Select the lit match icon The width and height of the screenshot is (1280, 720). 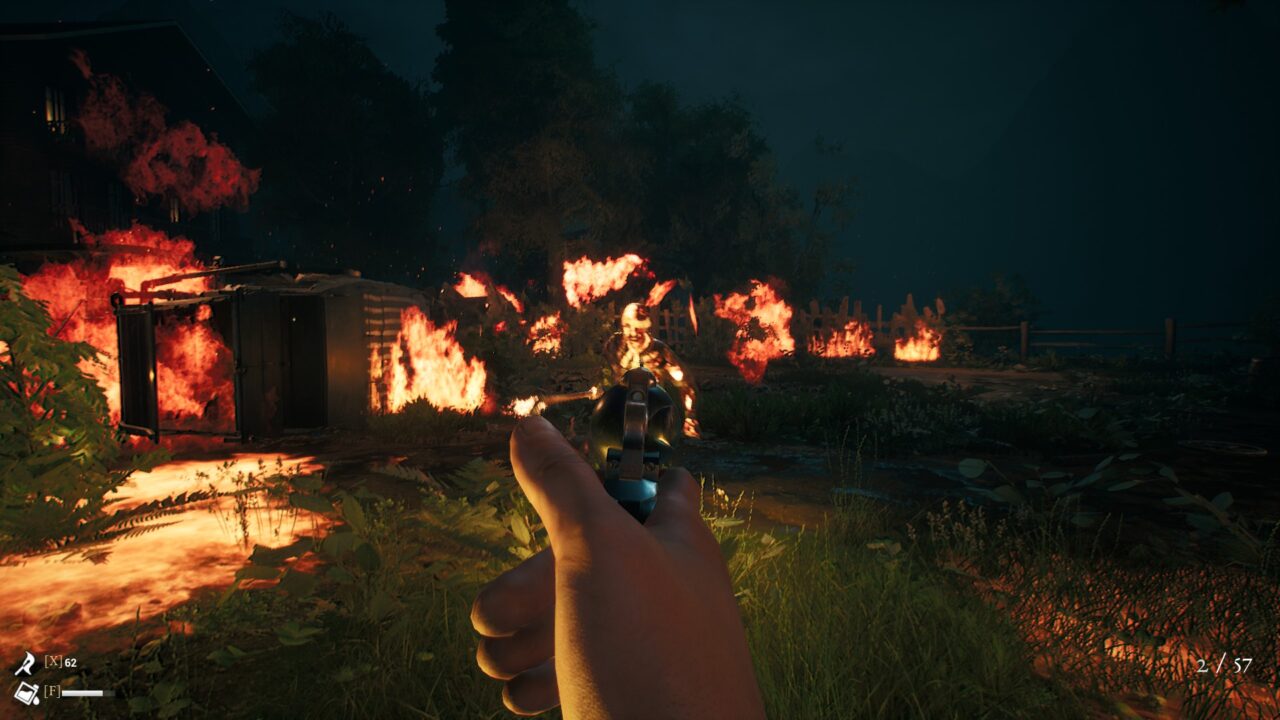coord(24,663)
